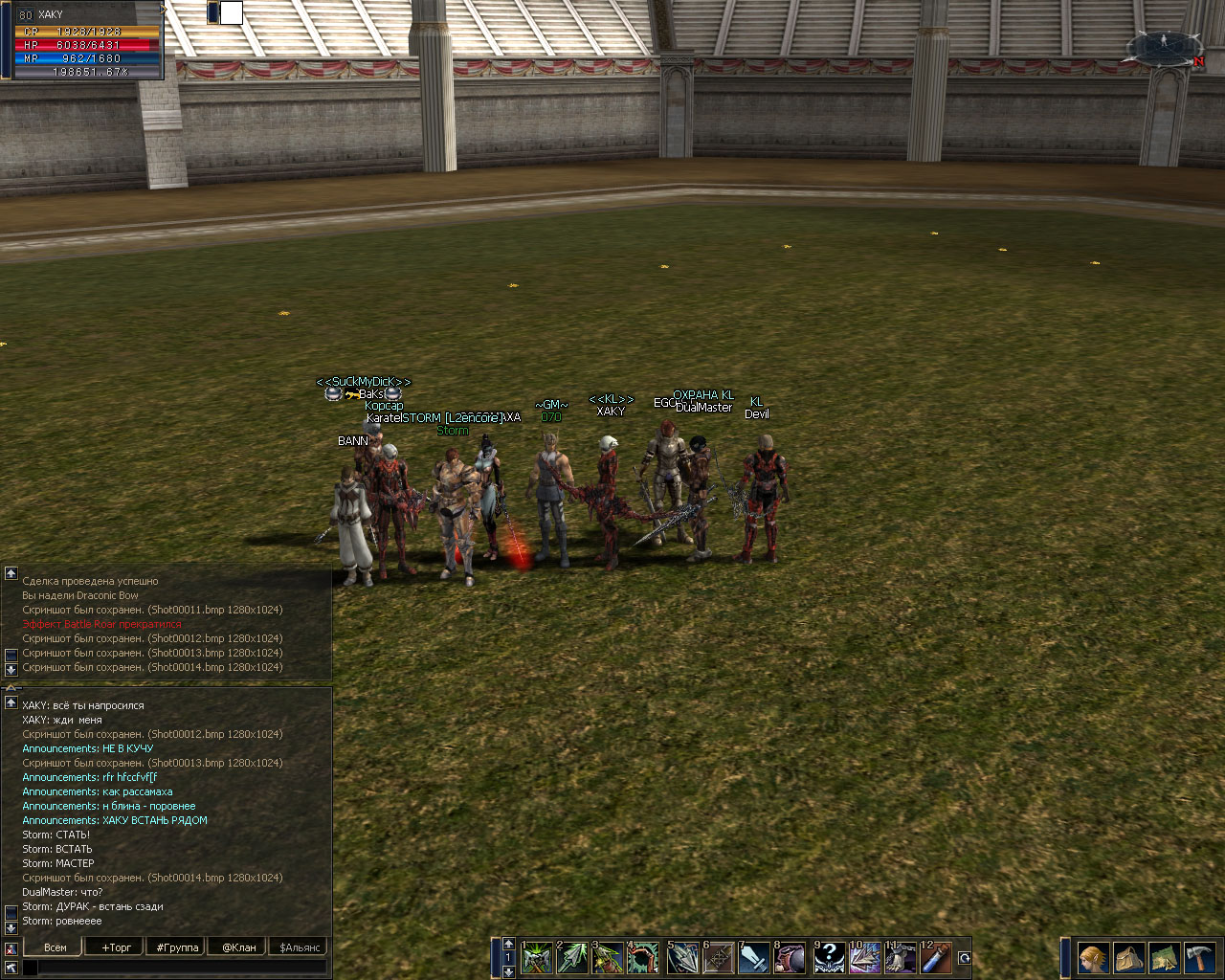Activate the green glowing arrow skill in slot 2
Image resolution: width=1225 pixels, height=980 pixels.
tap(572, 957)
